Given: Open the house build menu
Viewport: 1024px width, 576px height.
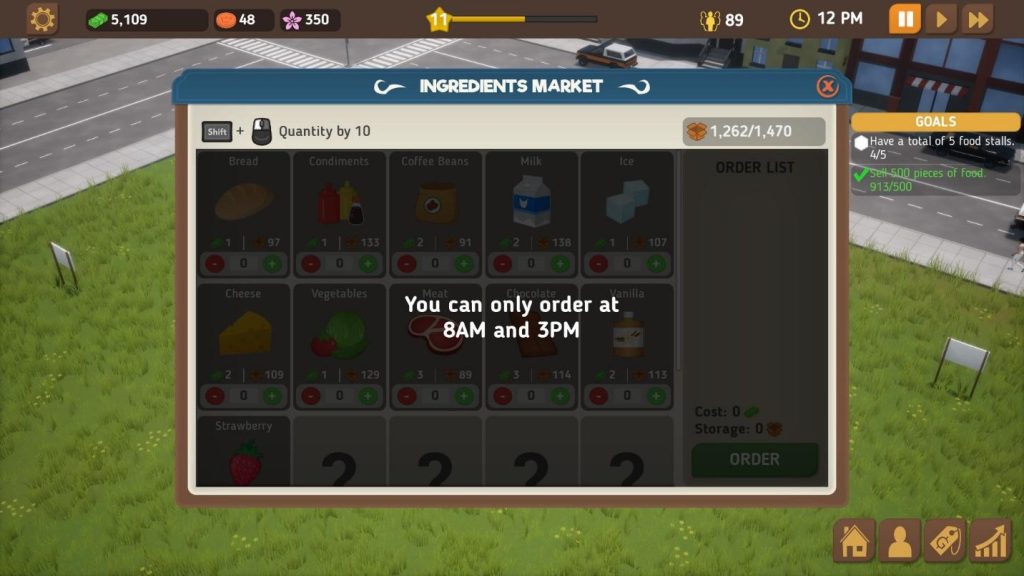Looking at the screenshot, I should [854, 541].
